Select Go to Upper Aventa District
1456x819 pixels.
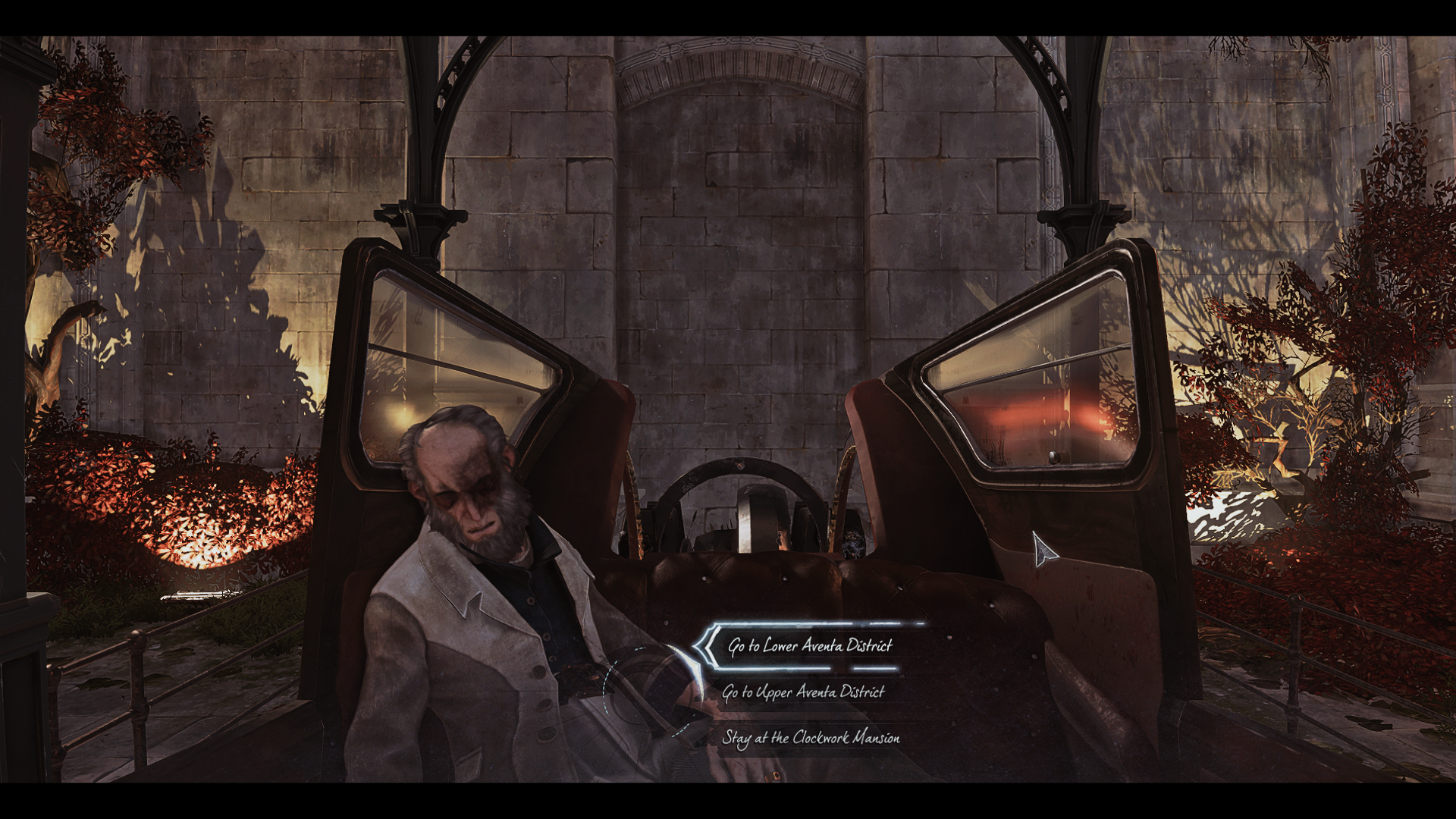803,692
